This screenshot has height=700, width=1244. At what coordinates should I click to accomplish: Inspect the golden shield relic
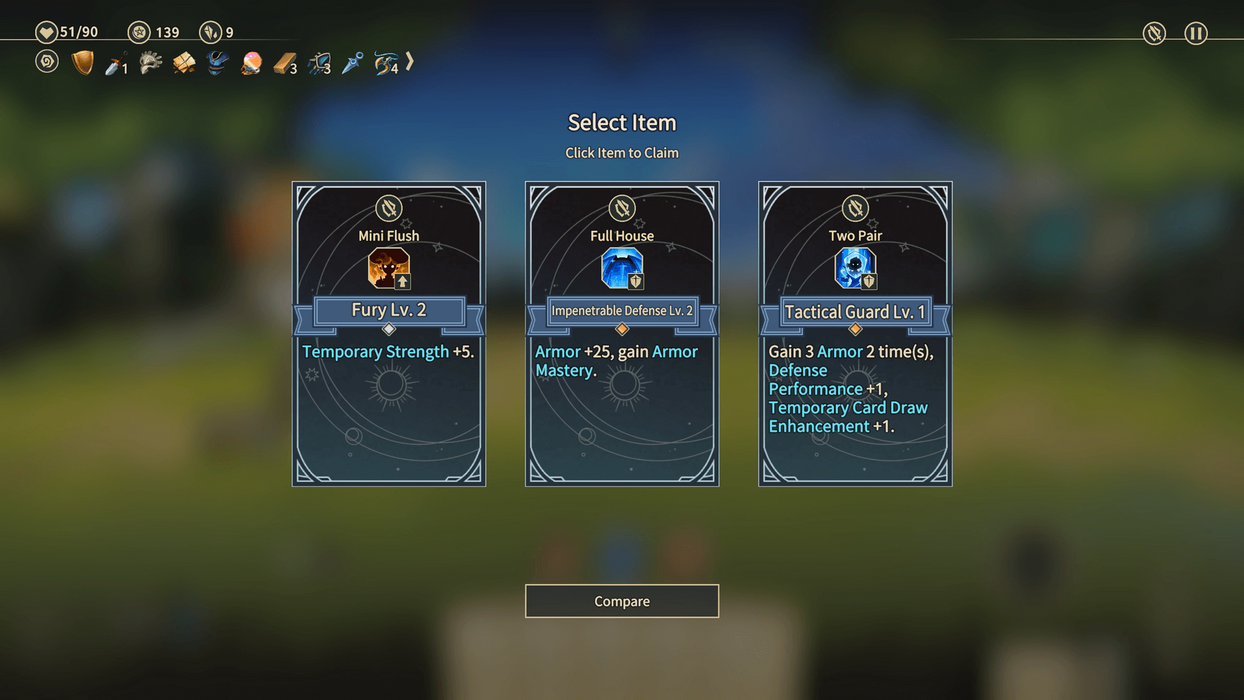pos(83,63)
